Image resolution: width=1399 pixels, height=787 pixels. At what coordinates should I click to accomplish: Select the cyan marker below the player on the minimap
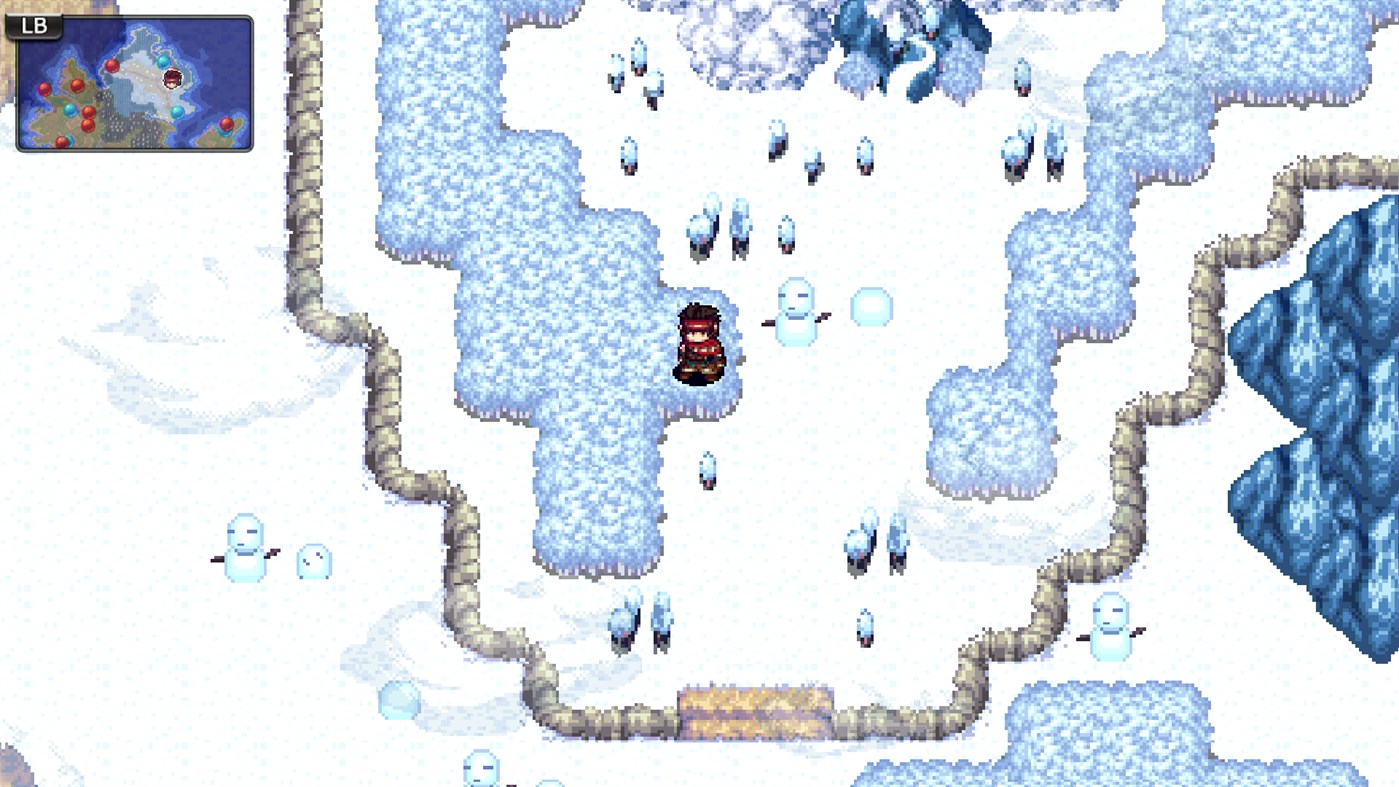(x=176, y=113)
